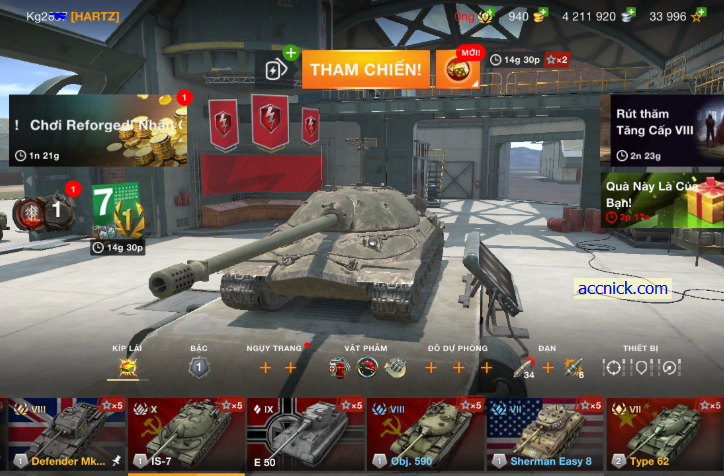The width and height of the screenshot is (724, 476).
Task: Open the 33 996 free experience counter
Action: 676,16
